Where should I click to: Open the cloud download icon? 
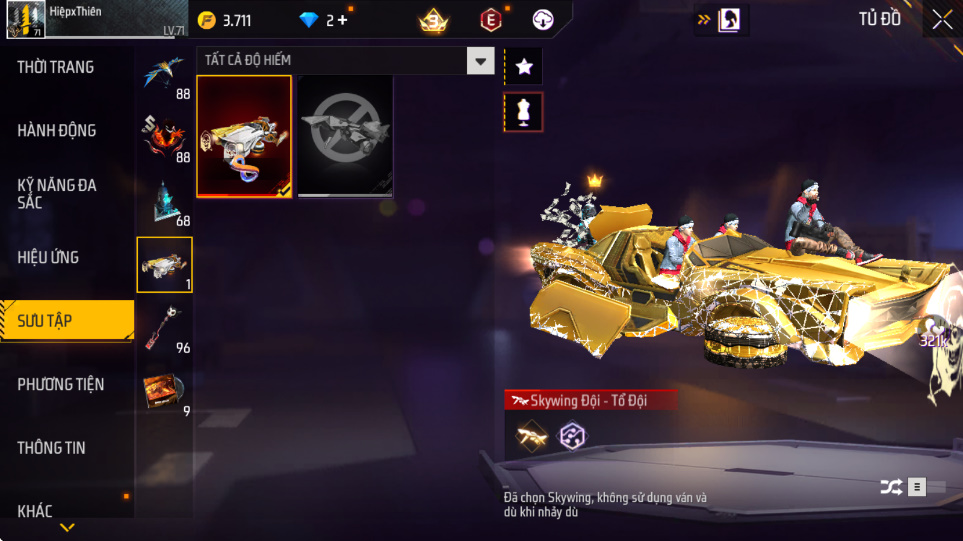(x=543, y=19)
